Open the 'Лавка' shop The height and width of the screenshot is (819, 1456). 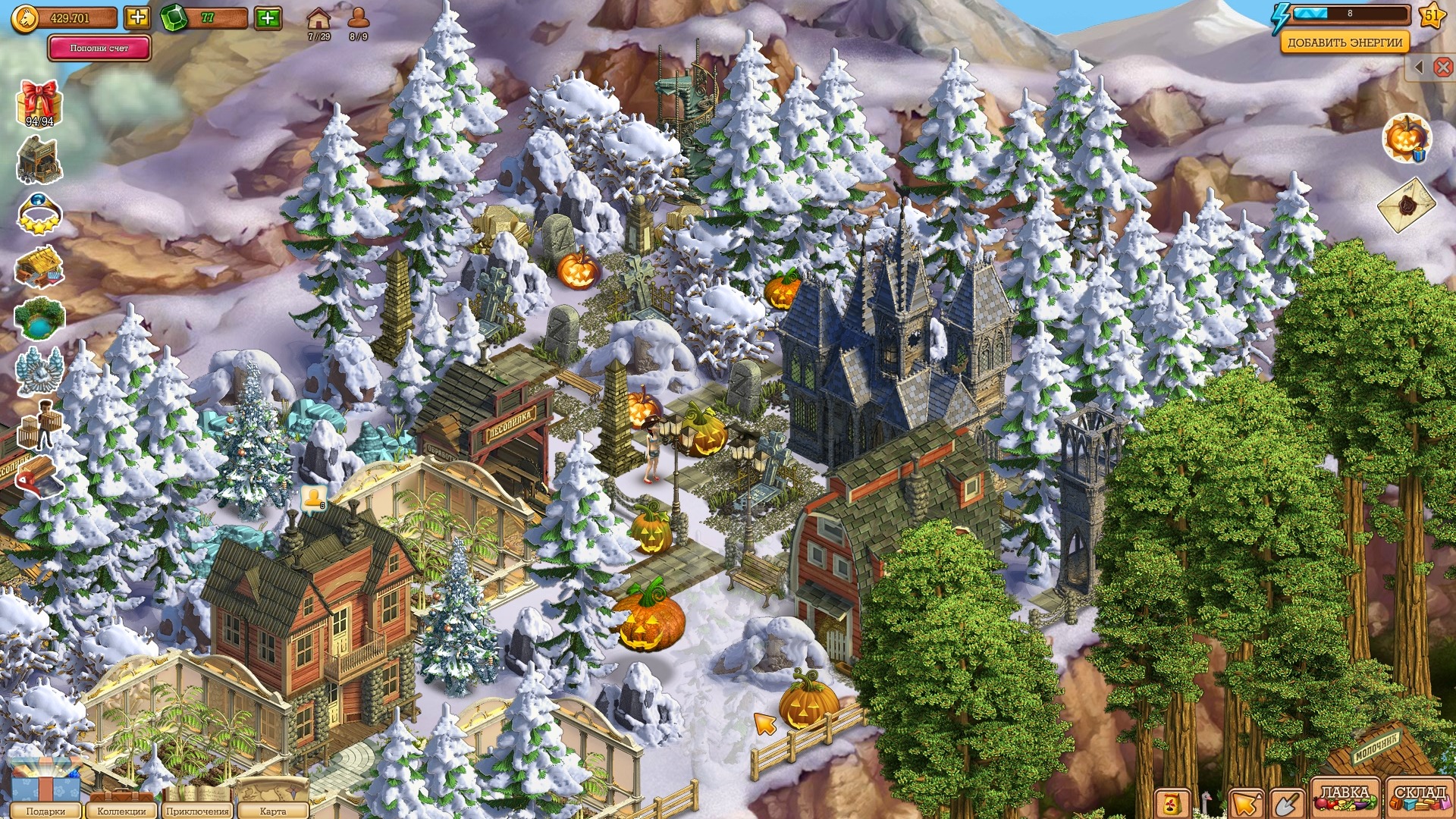(1345, 798)
